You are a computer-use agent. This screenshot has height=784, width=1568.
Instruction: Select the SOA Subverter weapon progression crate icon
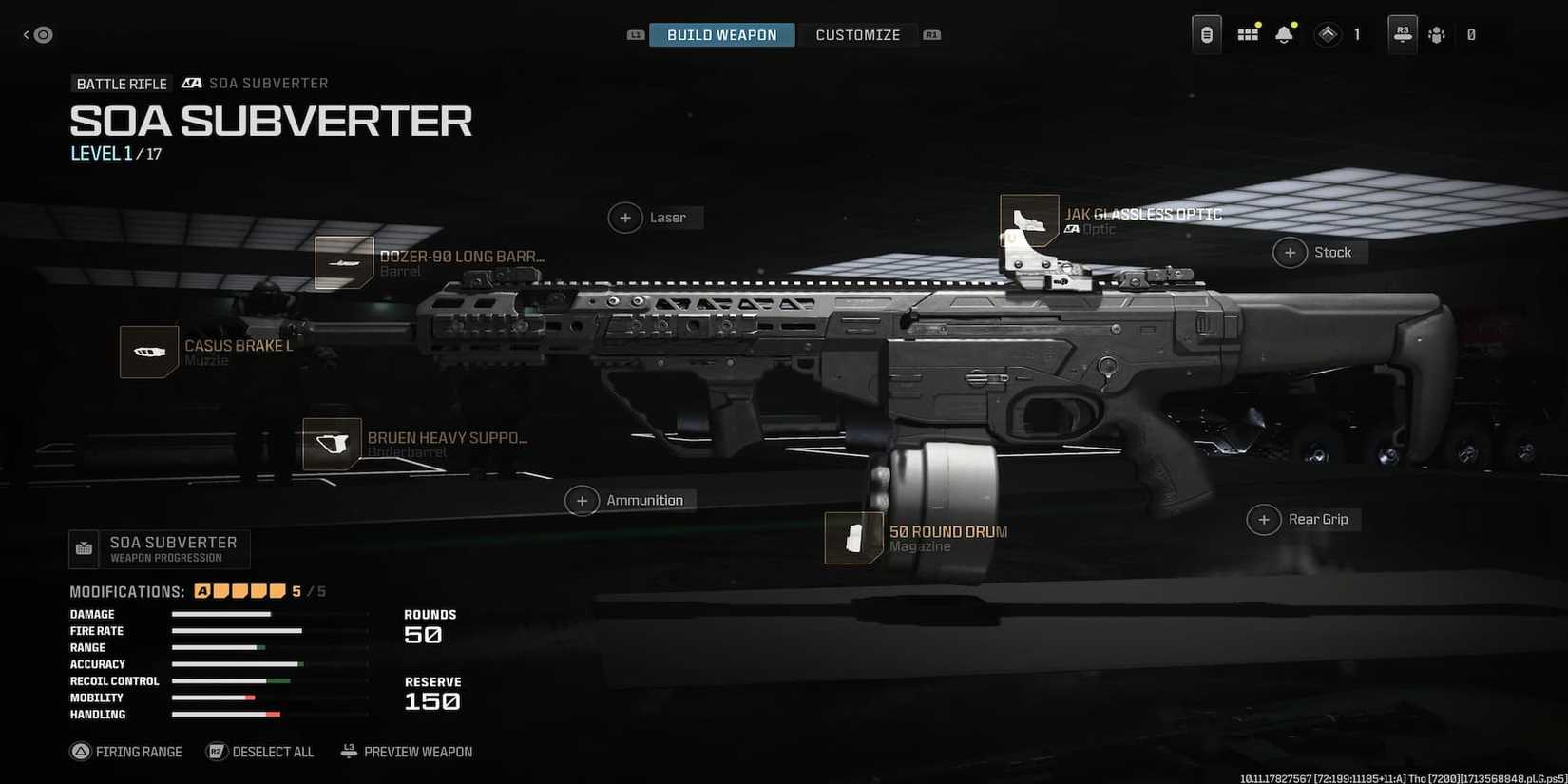click(84, 547)
